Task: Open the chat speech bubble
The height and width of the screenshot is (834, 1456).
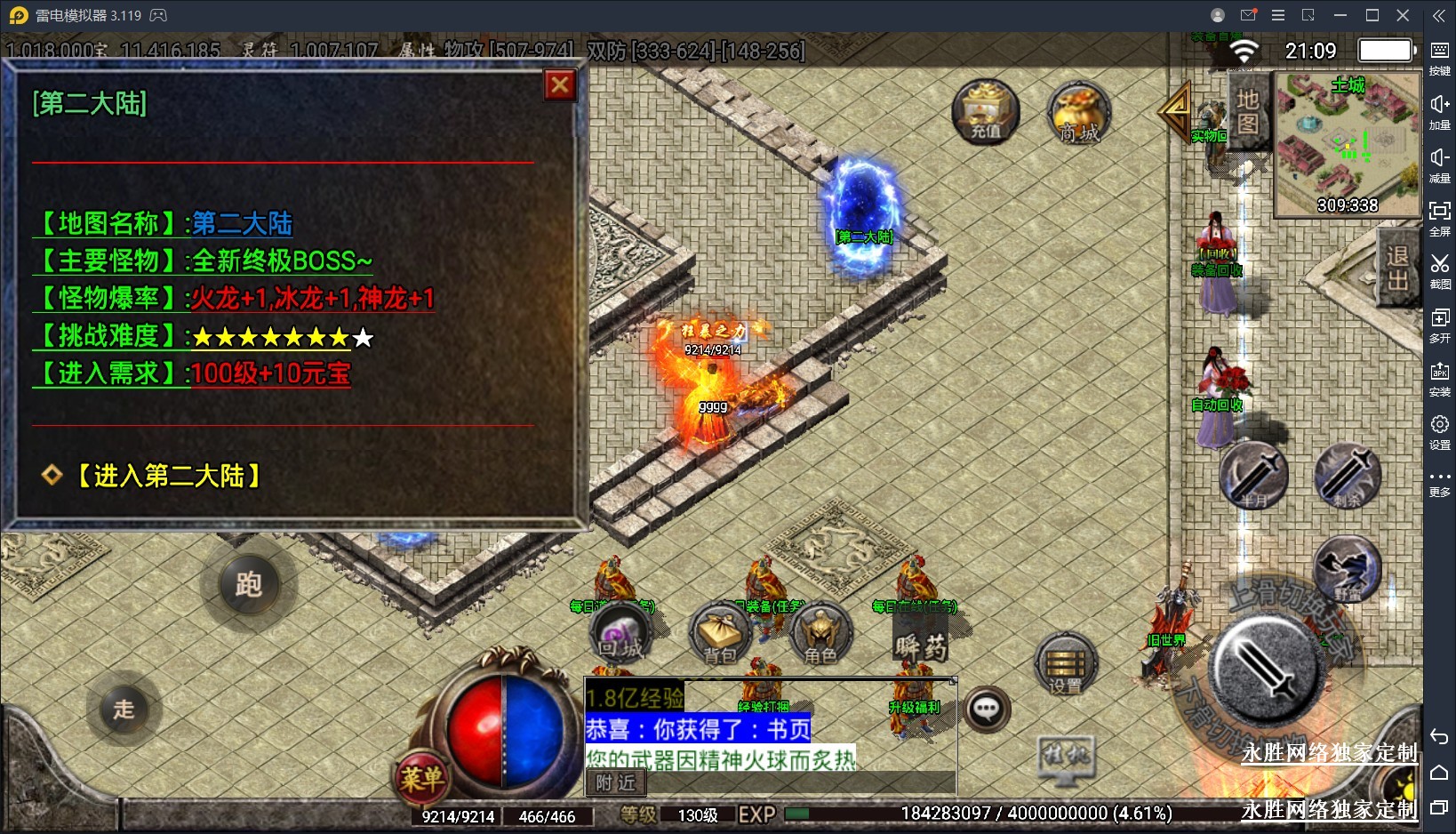Action: [x=987, y=709]
